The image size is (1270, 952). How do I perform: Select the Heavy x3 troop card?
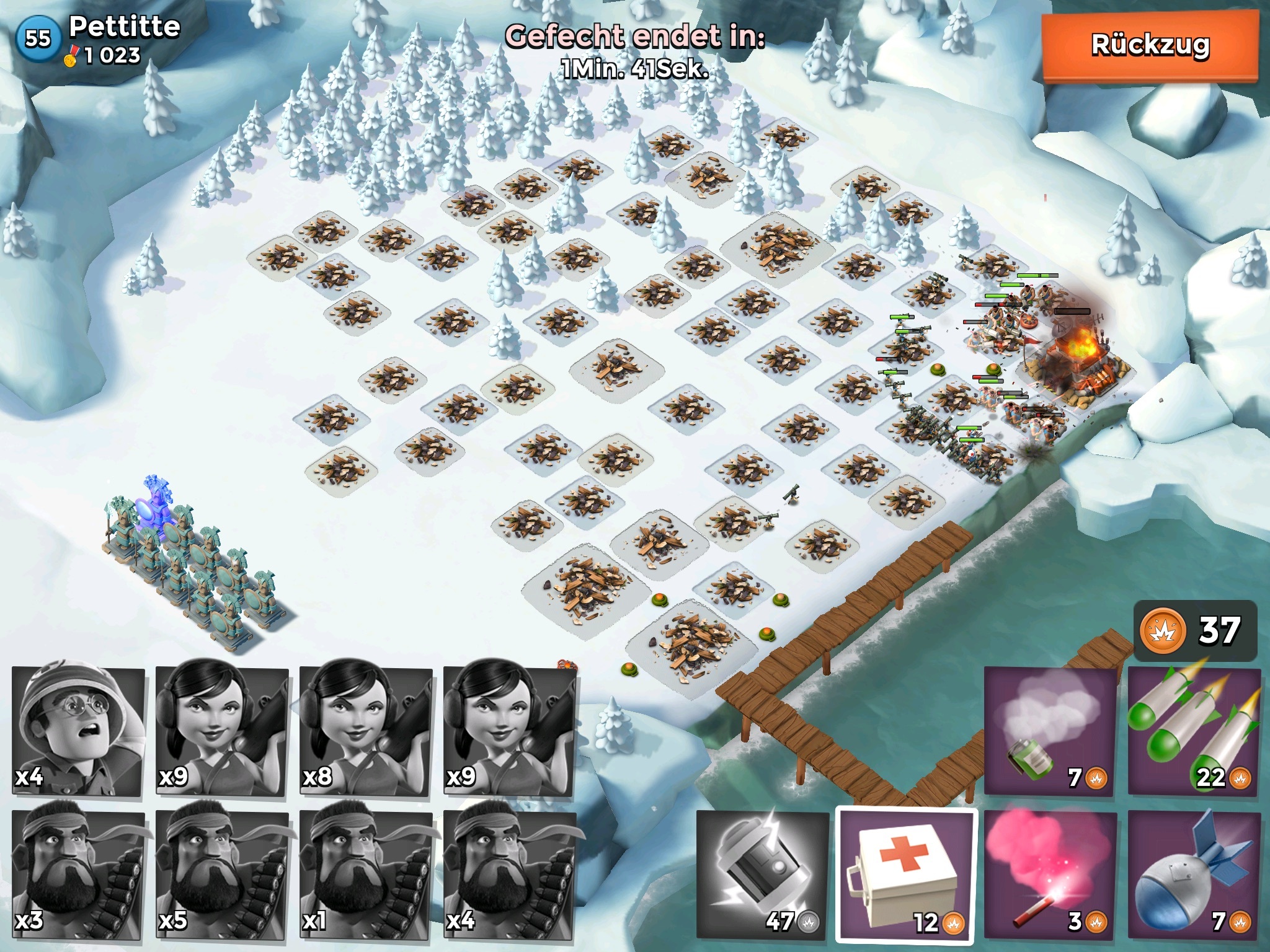(x=78, y=874)
